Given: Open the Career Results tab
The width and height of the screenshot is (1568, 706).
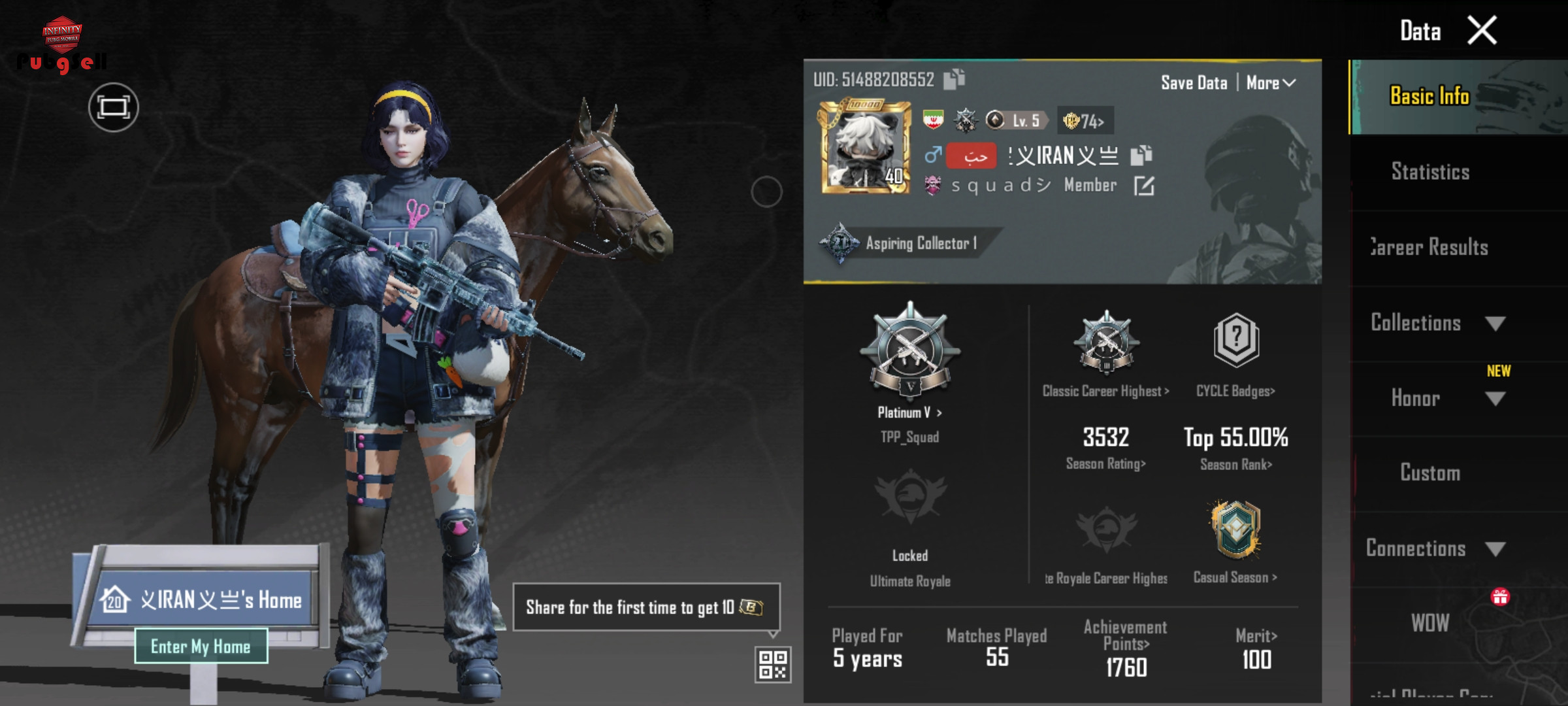Looking at the screenshot, I should tap(1430, 248).
